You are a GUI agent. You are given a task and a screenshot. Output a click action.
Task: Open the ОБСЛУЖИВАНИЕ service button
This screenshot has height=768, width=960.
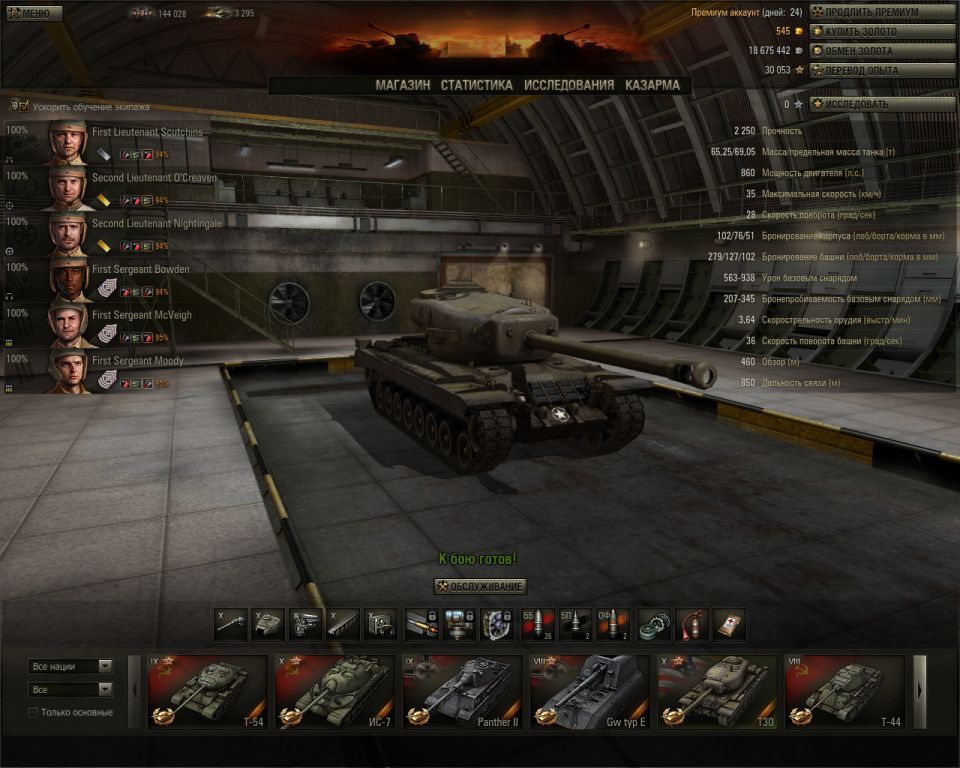480,586
